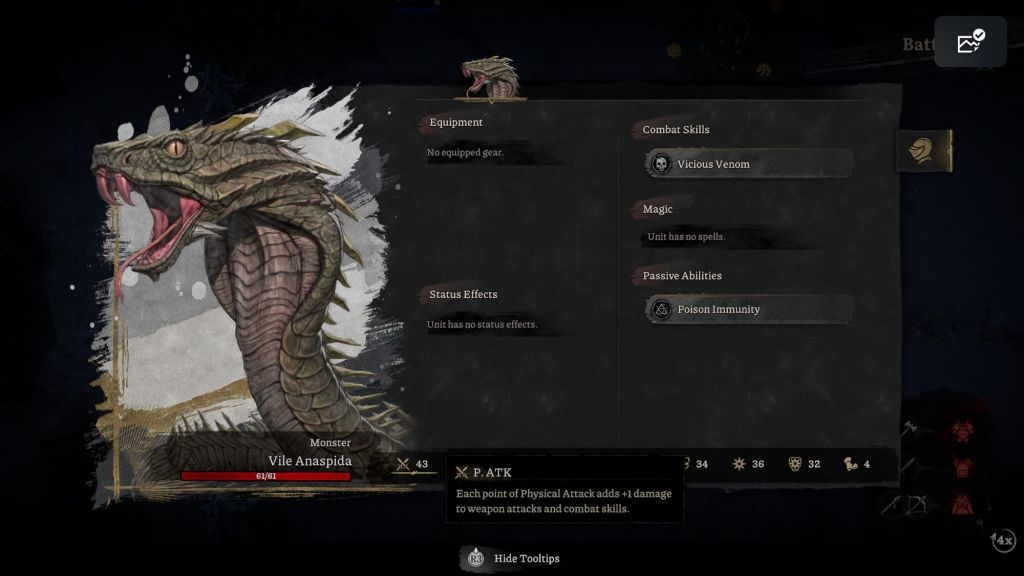Select the shield stat showing 32
This screenshot has width=1024, height=576.
(805, 464)
